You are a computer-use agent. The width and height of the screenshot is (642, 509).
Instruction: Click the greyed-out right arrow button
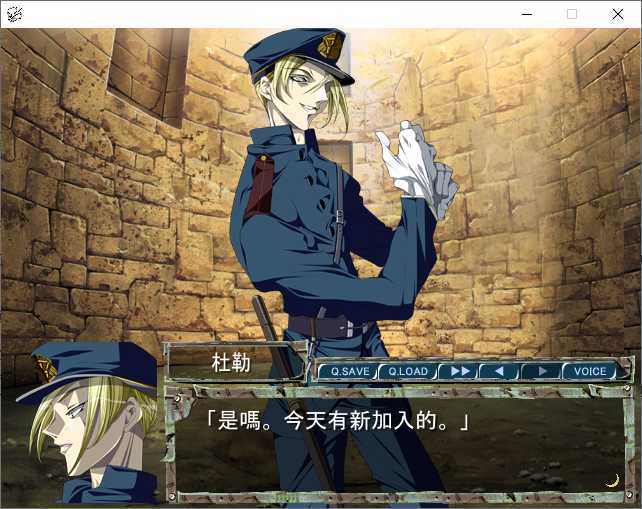(x=541, y=371)
